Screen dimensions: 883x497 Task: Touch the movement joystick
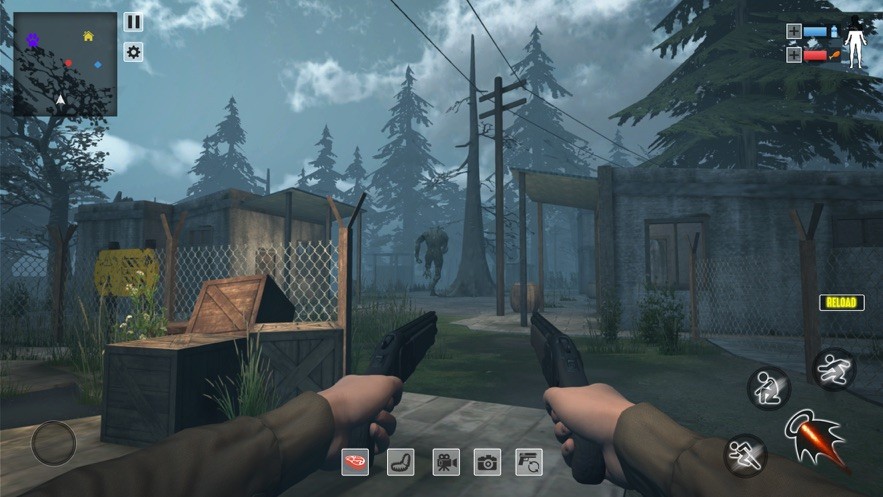click(x=53, y=443)
